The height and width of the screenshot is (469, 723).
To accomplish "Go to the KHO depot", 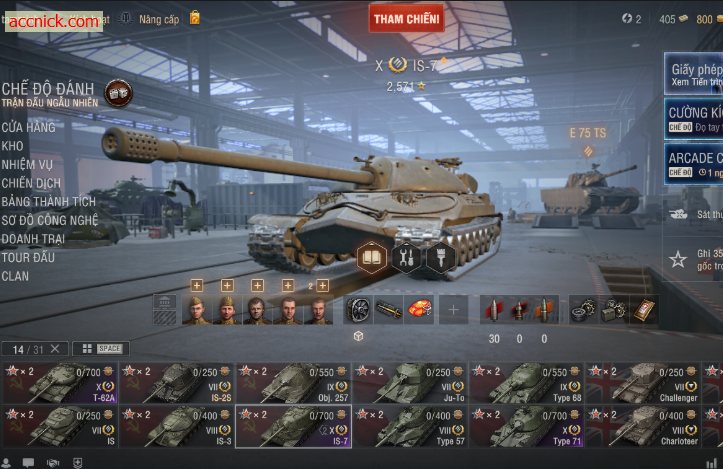I will [13, 146].
